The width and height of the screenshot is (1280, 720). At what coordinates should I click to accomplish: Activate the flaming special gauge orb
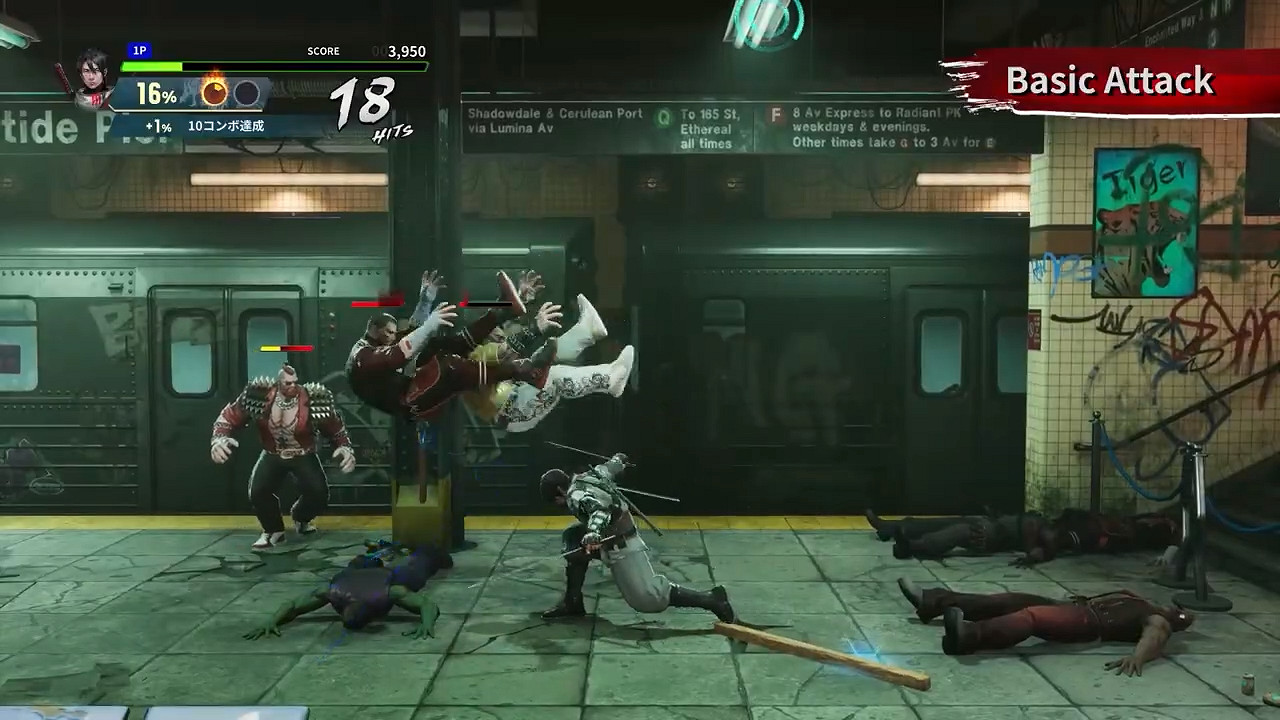click(x=214, y=93)
